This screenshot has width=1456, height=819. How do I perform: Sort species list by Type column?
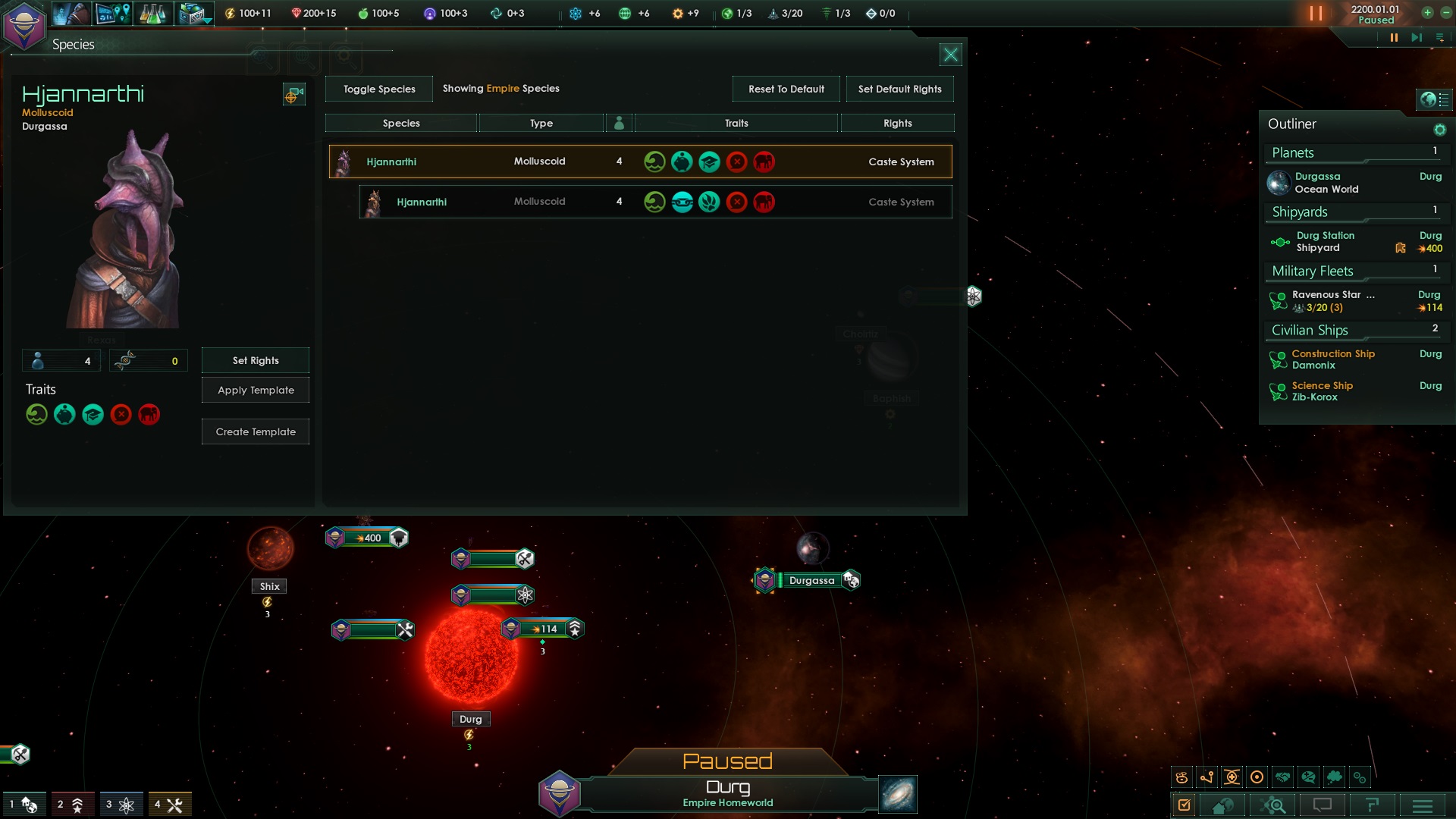click(541, 123)
